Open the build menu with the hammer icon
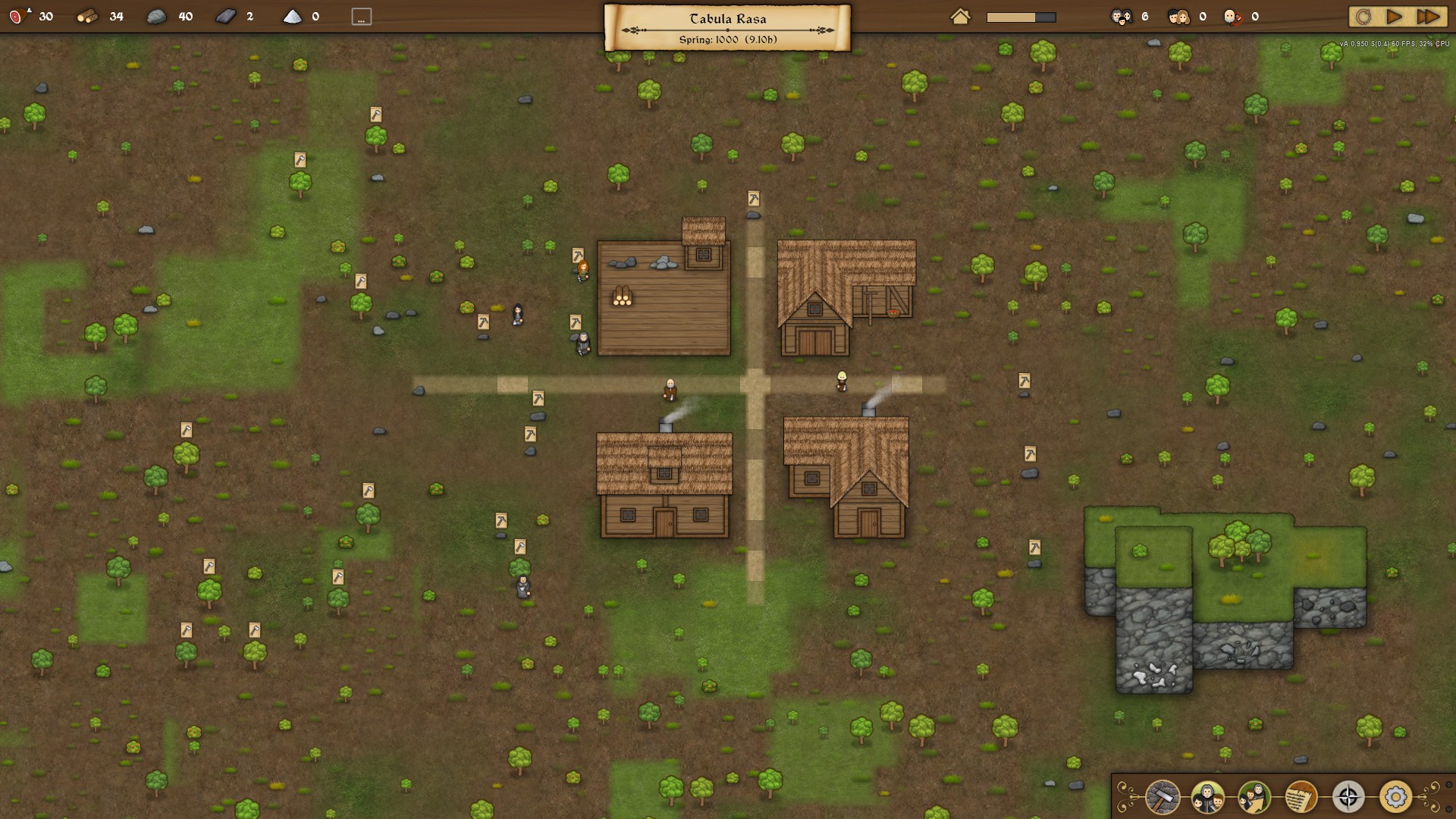 (x=1162, y=797)
